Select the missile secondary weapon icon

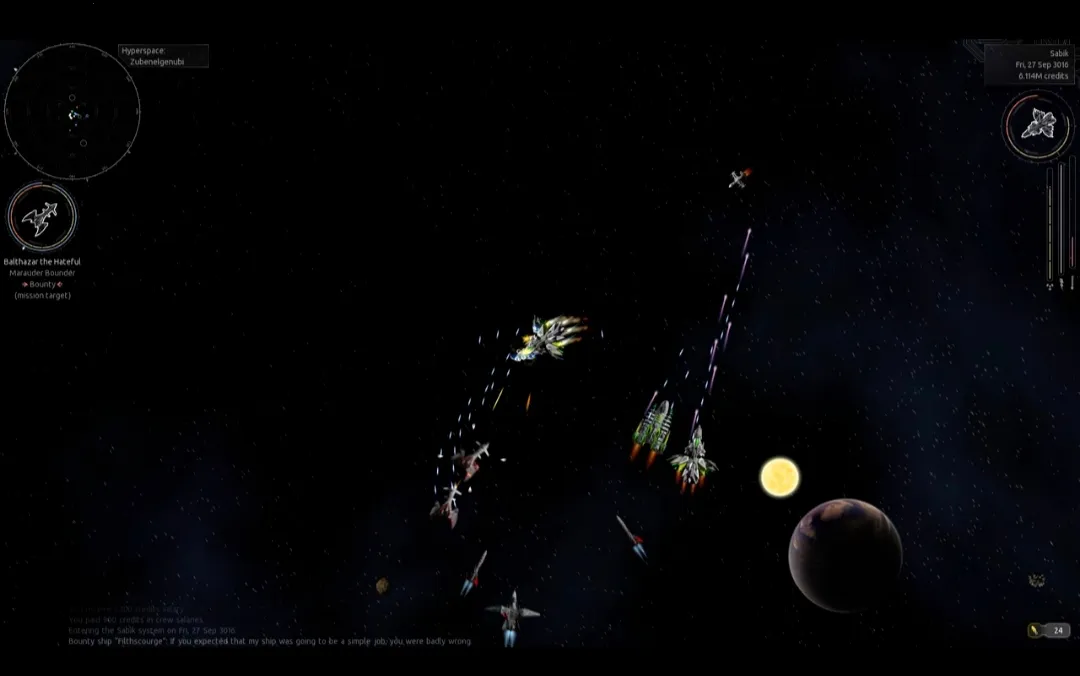1036,630
